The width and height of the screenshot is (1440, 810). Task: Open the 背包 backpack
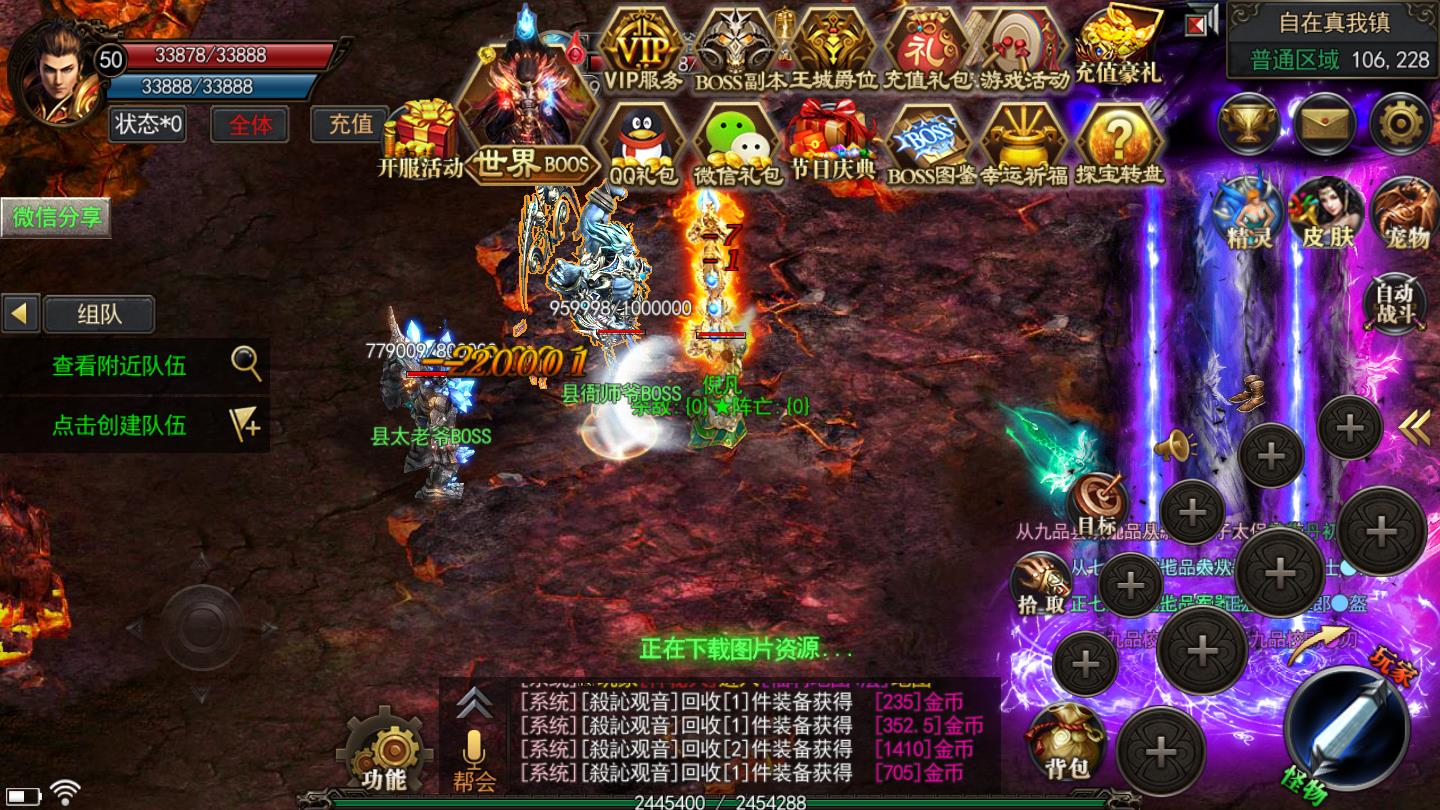[1065, 742]
